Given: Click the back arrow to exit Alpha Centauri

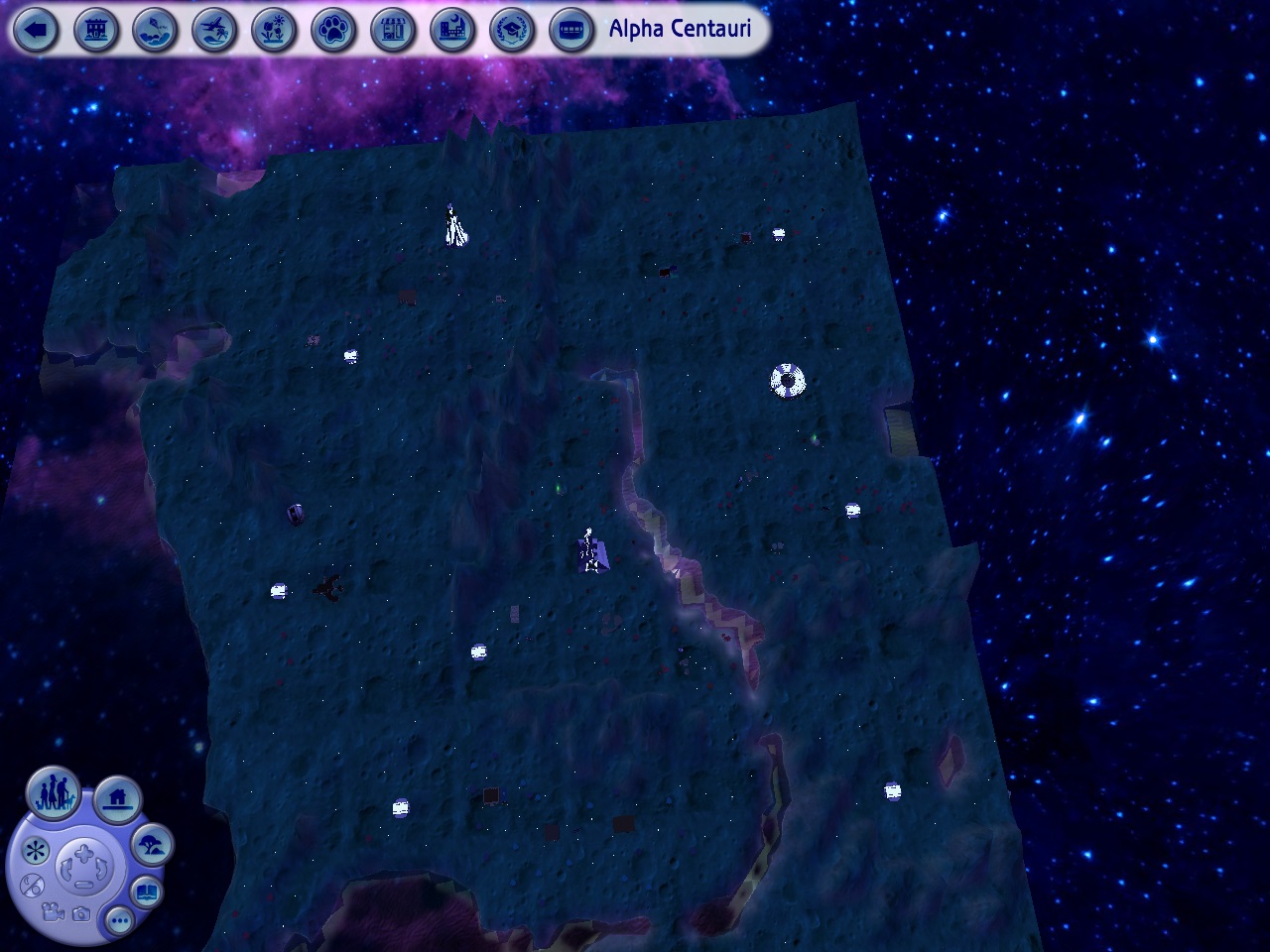Looking at the screenshot, I should (x=37, y=31).
